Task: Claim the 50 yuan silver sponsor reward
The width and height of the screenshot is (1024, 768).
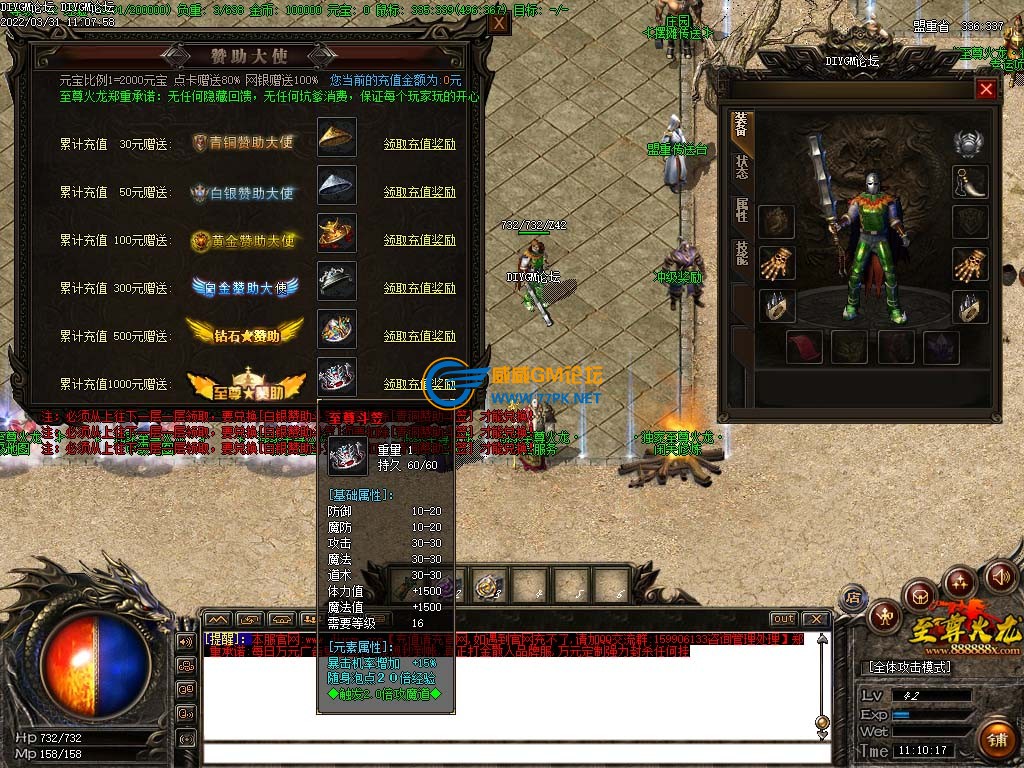Action: pos(419,192)
